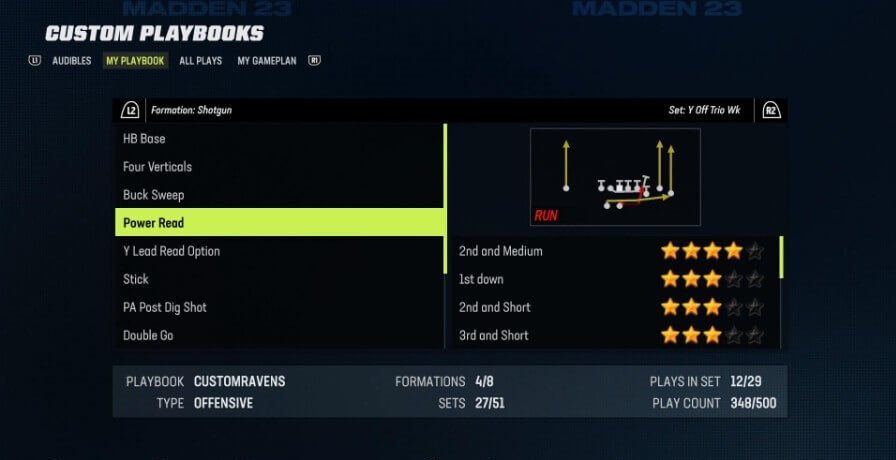Choose the Stick play
The width and height of the screenshot is (896, 460).
click(279, 279)
